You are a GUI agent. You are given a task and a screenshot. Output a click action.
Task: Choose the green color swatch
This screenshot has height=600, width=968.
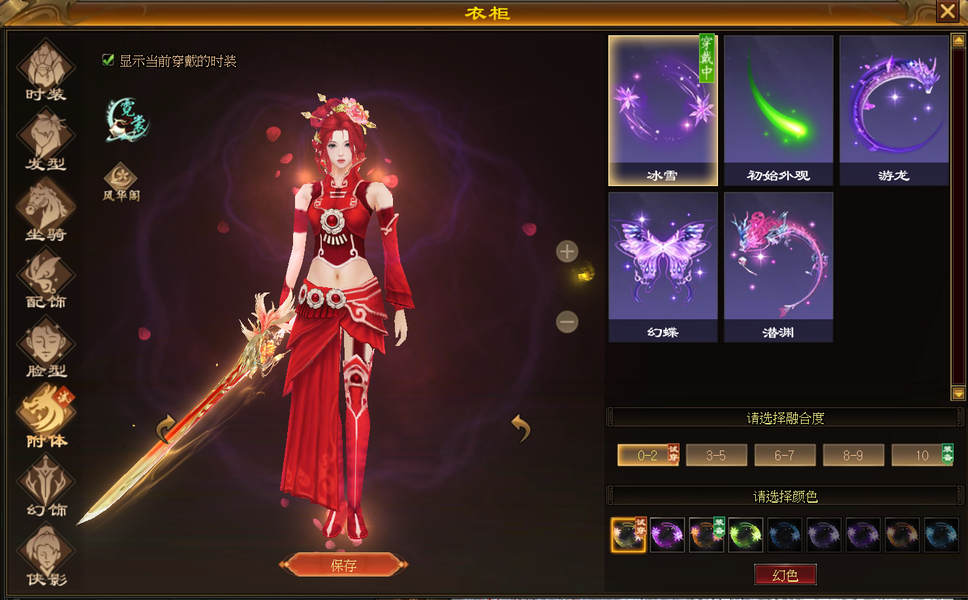coord(745,535)
